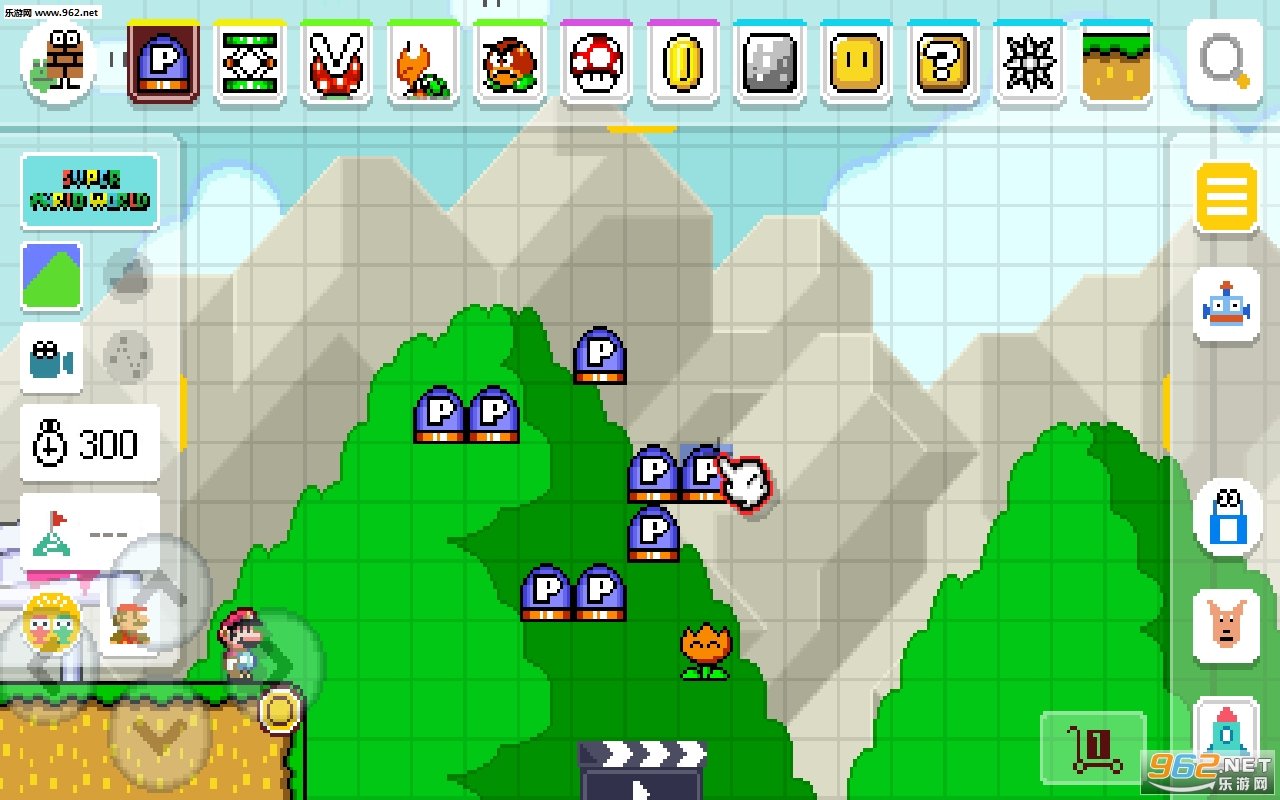Open the mountain background scenery selector
1280x800 pixels.
tap(51, 277)
